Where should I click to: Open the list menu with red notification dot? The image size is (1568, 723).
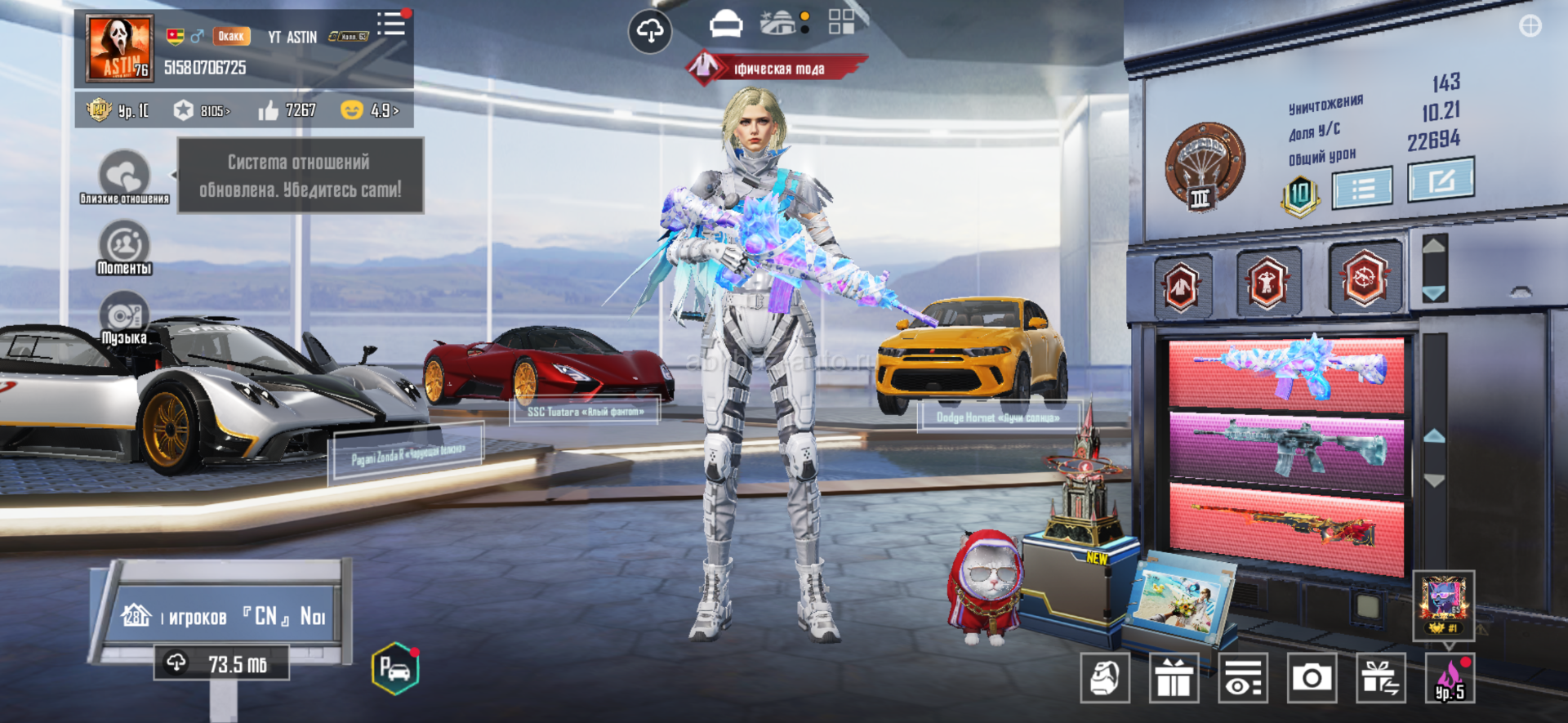pos(392,24)
